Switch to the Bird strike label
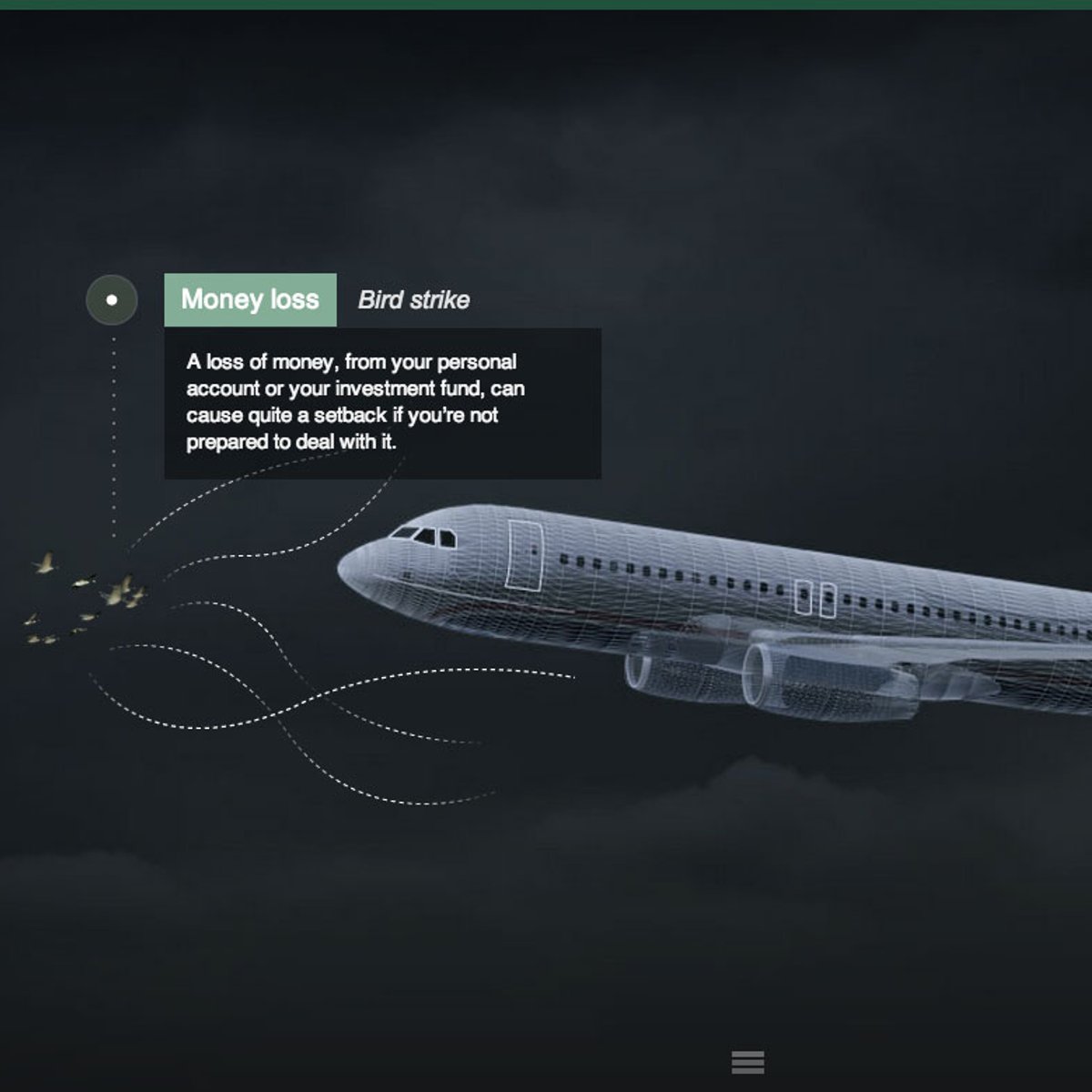Screen dimensions: 1092x1092 [x=414, y=299]
